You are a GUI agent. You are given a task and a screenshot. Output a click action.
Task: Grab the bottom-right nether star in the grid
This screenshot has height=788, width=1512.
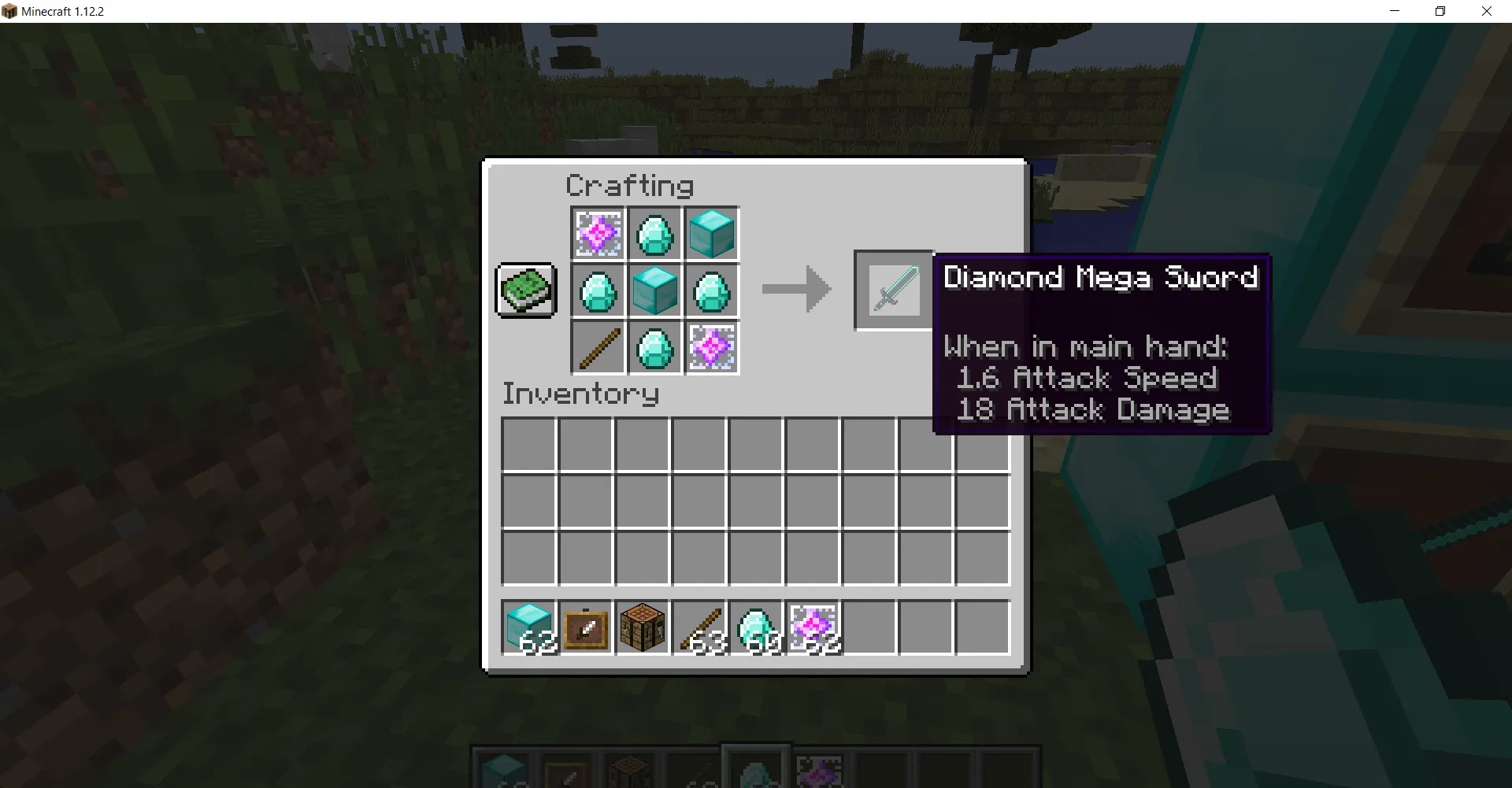pos(711,347)
